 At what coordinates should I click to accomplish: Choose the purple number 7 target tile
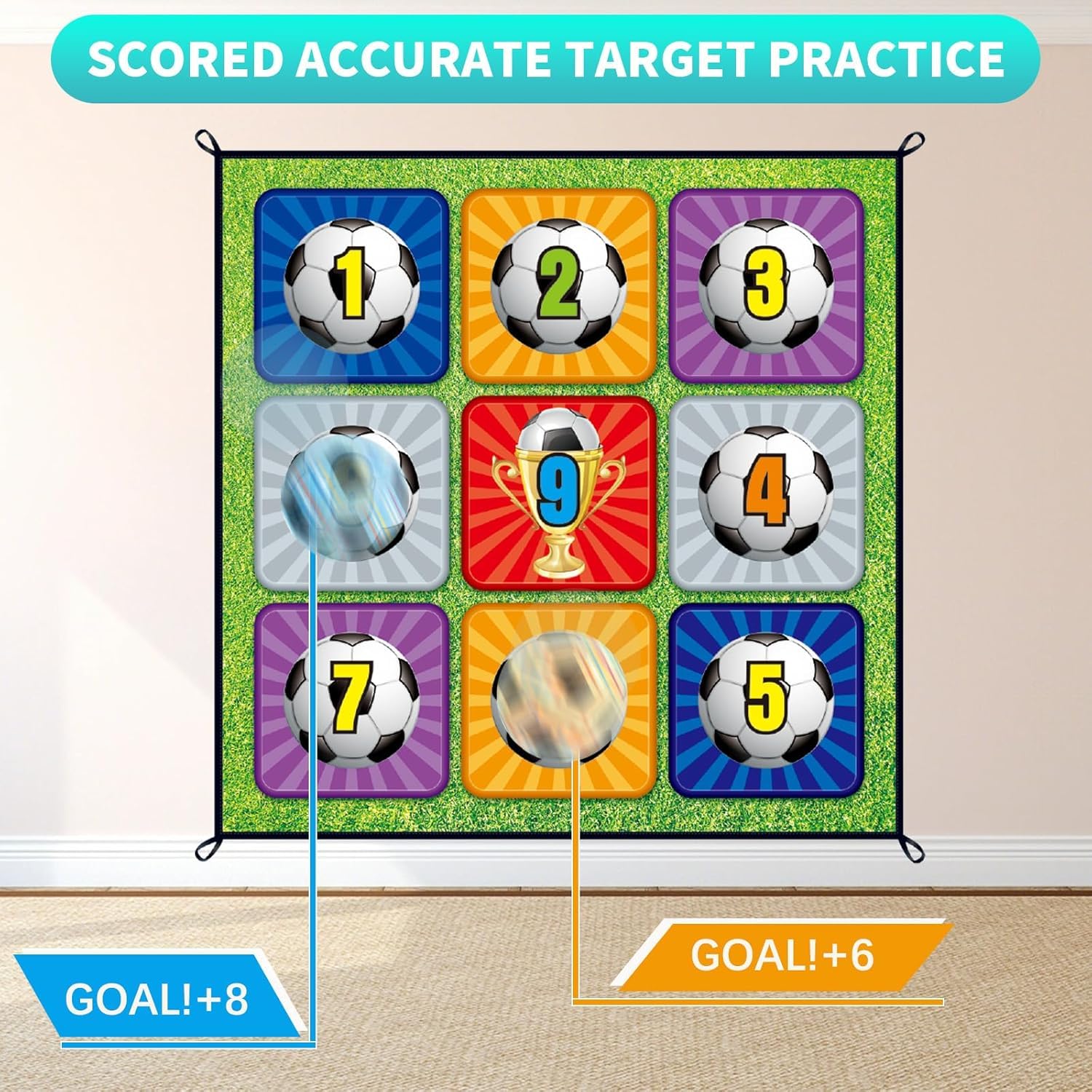[352, 699]
